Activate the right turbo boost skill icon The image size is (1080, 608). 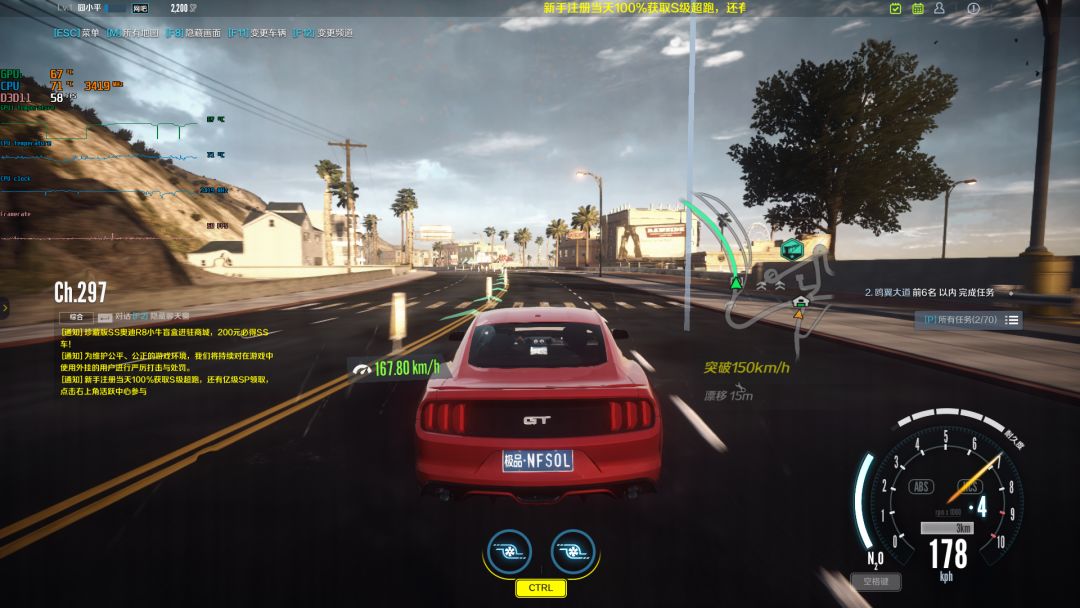coord(573,551)
